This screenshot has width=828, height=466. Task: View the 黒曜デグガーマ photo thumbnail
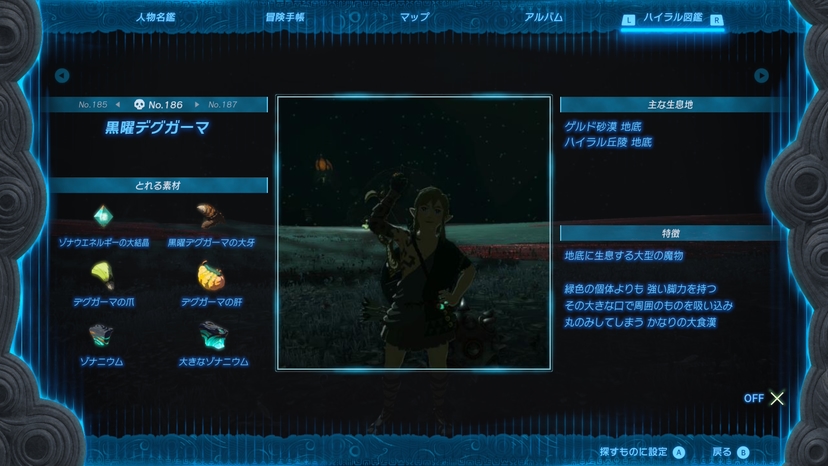tap(413, 233)
